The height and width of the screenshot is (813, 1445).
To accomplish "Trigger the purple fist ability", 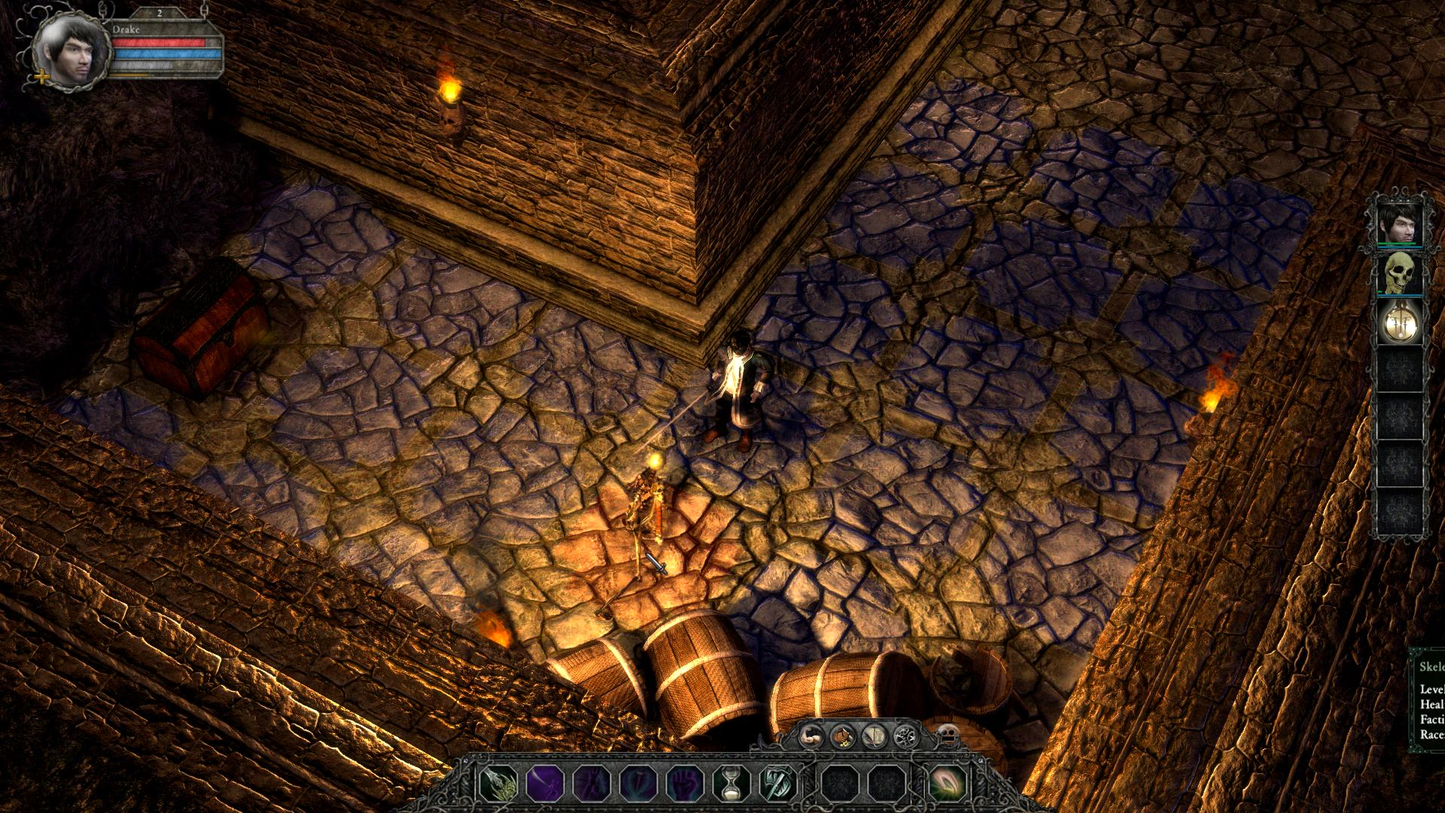I will point(685,783).
